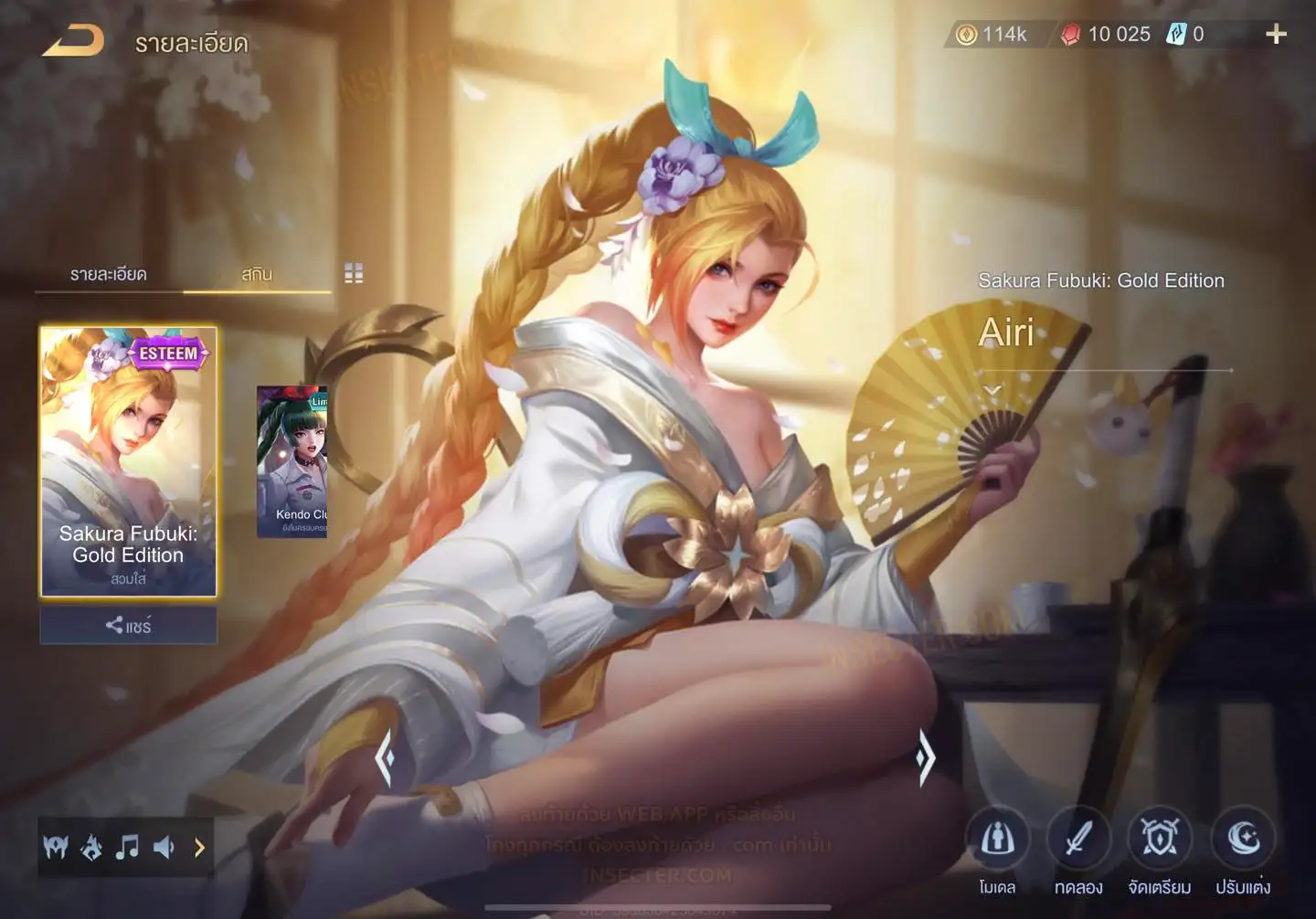Open the สกิน skins tab

[x=257, y=274]
